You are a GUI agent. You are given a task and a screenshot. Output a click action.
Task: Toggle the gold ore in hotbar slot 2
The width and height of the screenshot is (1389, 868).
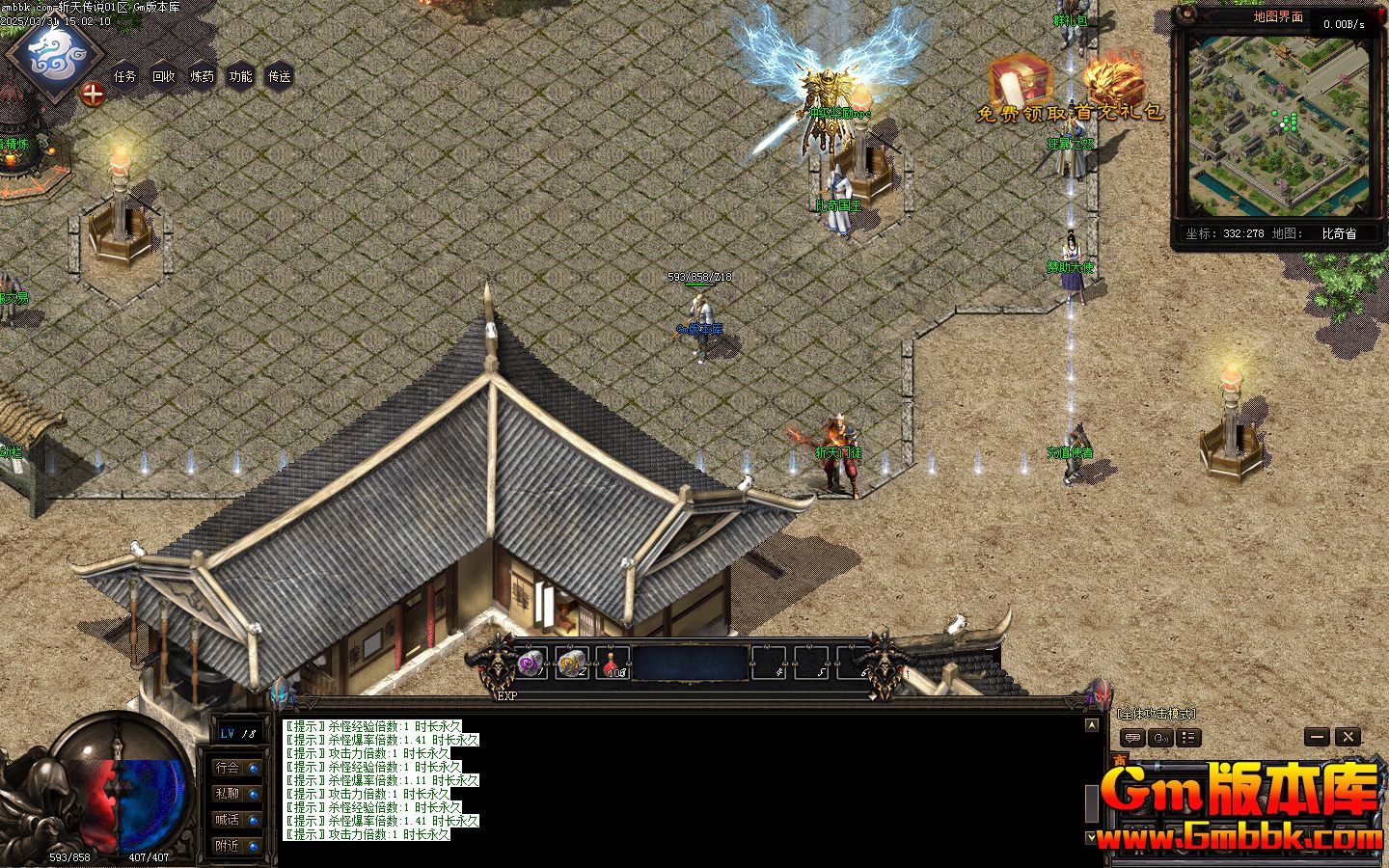(x=569, y=662)
